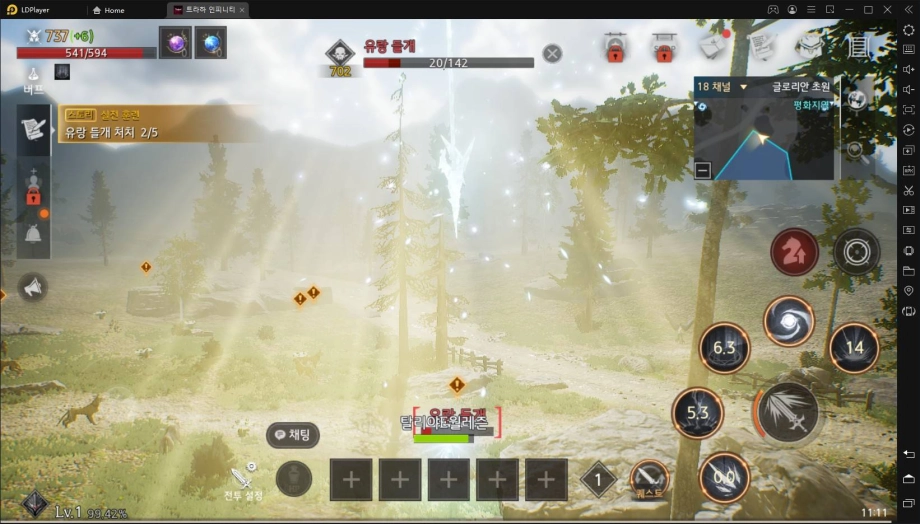Open the 버프 buff list
920x524 pixels.
point(34,80)
